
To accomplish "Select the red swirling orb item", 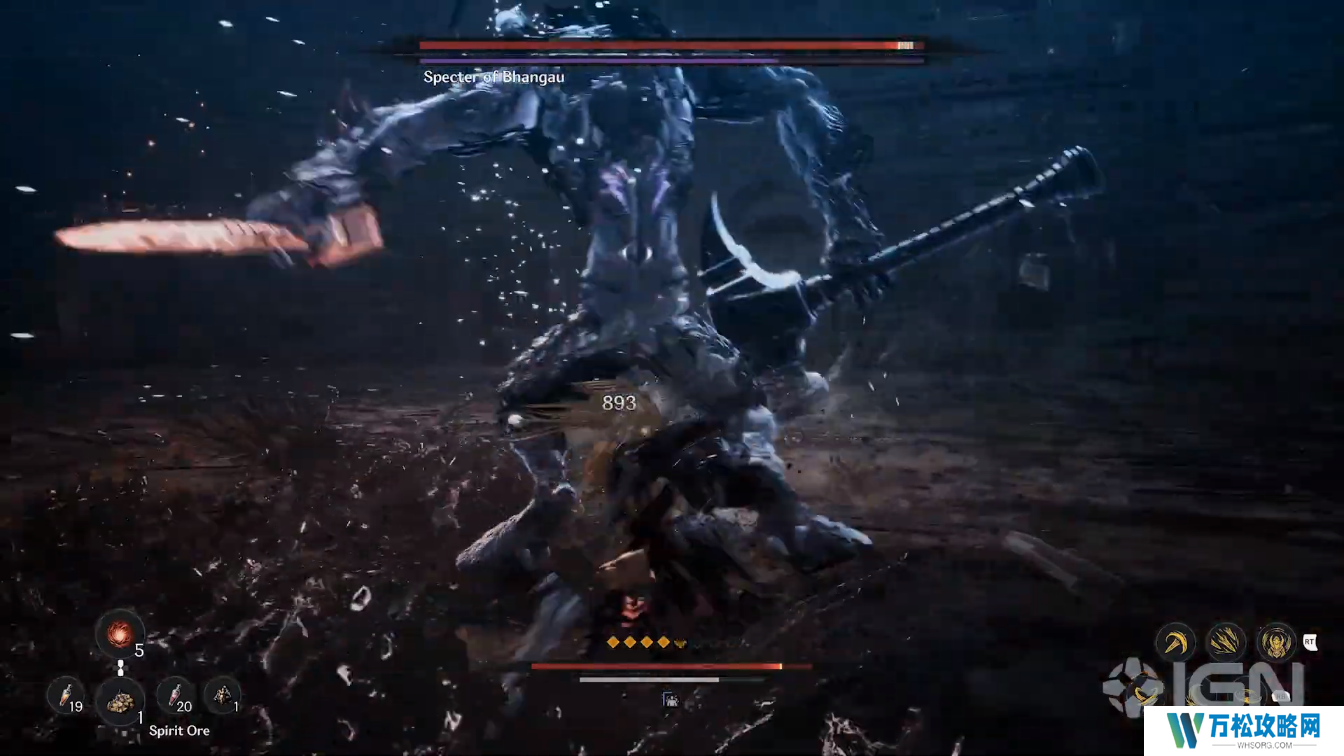I will click(x=119, y=633).
